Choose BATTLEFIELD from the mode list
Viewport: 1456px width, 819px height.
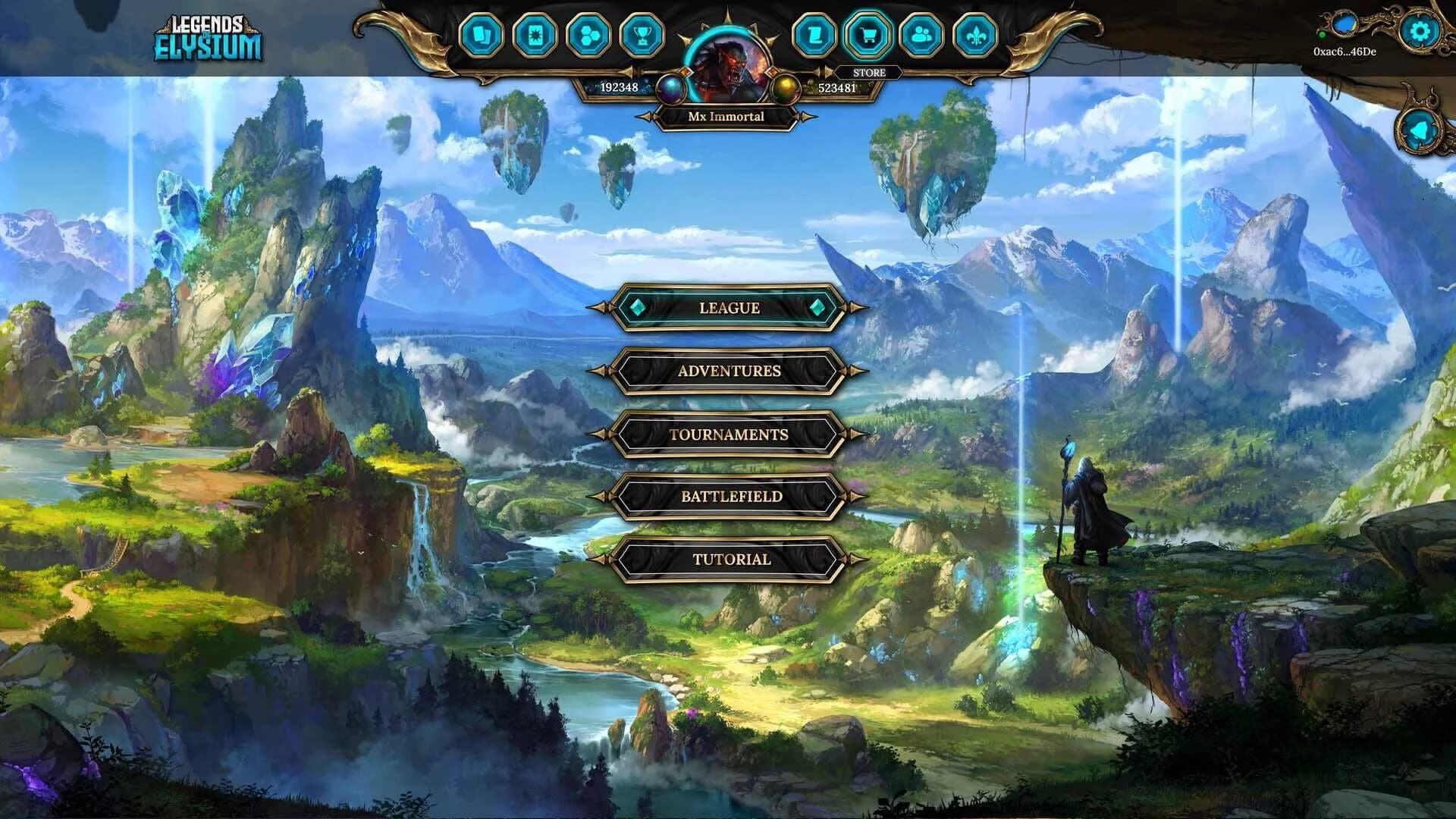point(729,497)
